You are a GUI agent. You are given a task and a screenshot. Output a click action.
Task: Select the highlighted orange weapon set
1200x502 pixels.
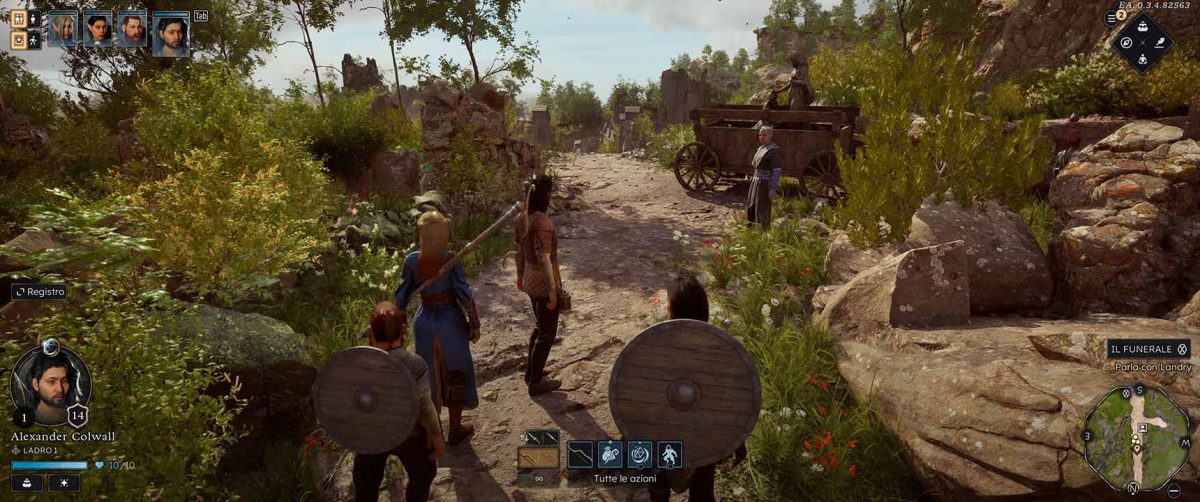(539, 458)
